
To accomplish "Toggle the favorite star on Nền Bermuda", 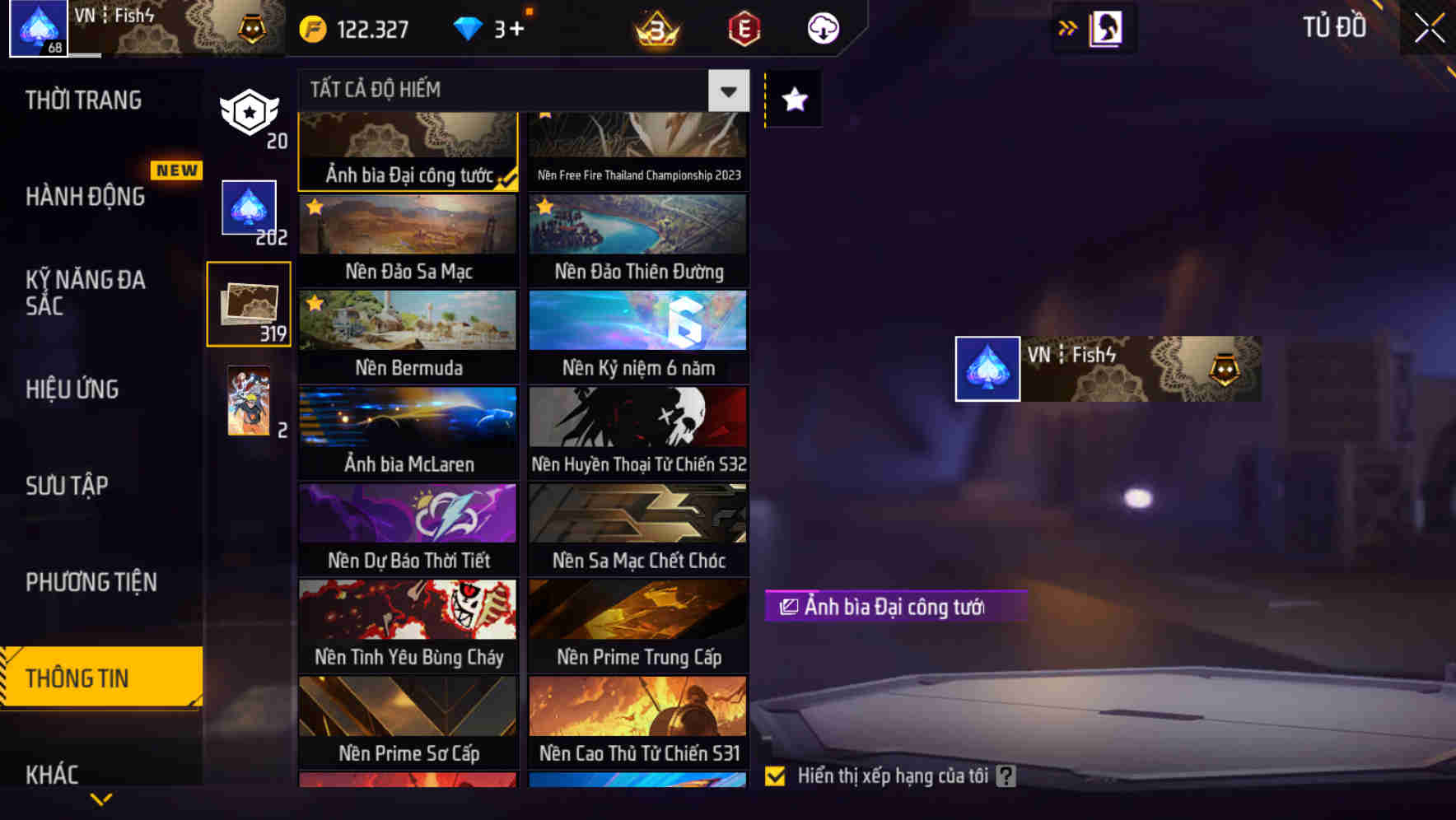I will tap(313, 305).
